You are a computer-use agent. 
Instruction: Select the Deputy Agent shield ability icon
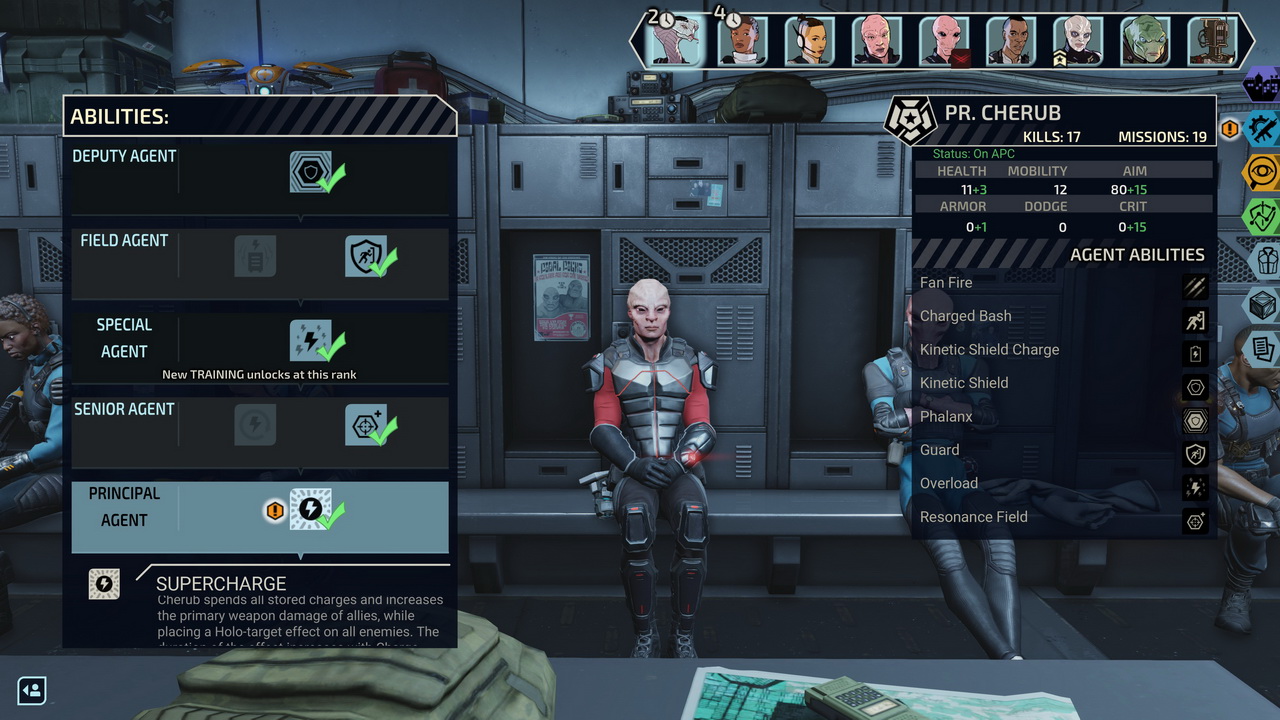tap(310, 172)
